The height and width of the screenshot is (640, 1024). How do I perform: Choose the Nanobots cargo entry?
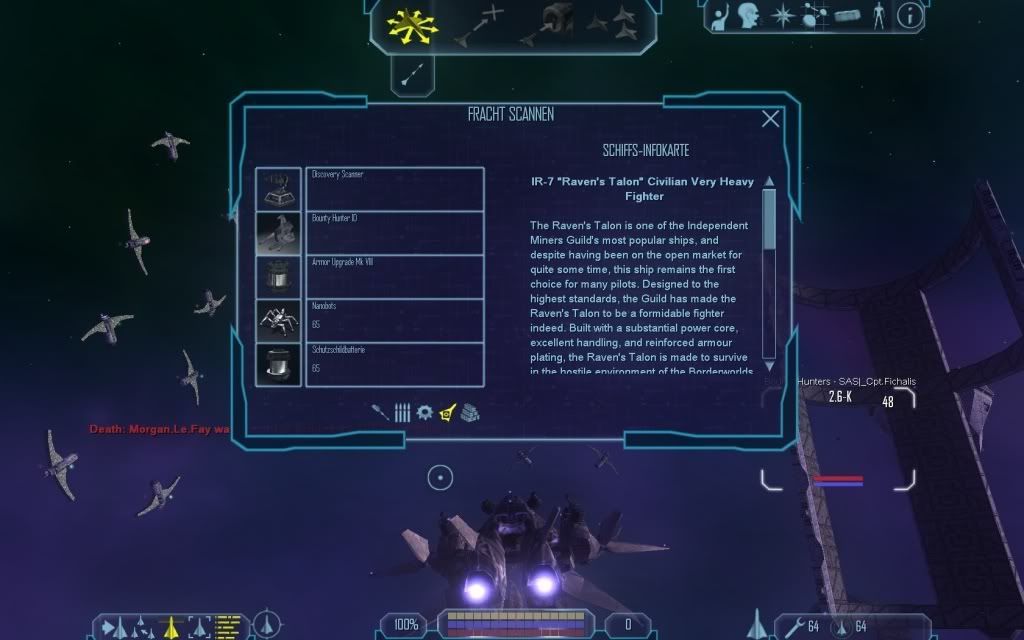pos(394,321)
